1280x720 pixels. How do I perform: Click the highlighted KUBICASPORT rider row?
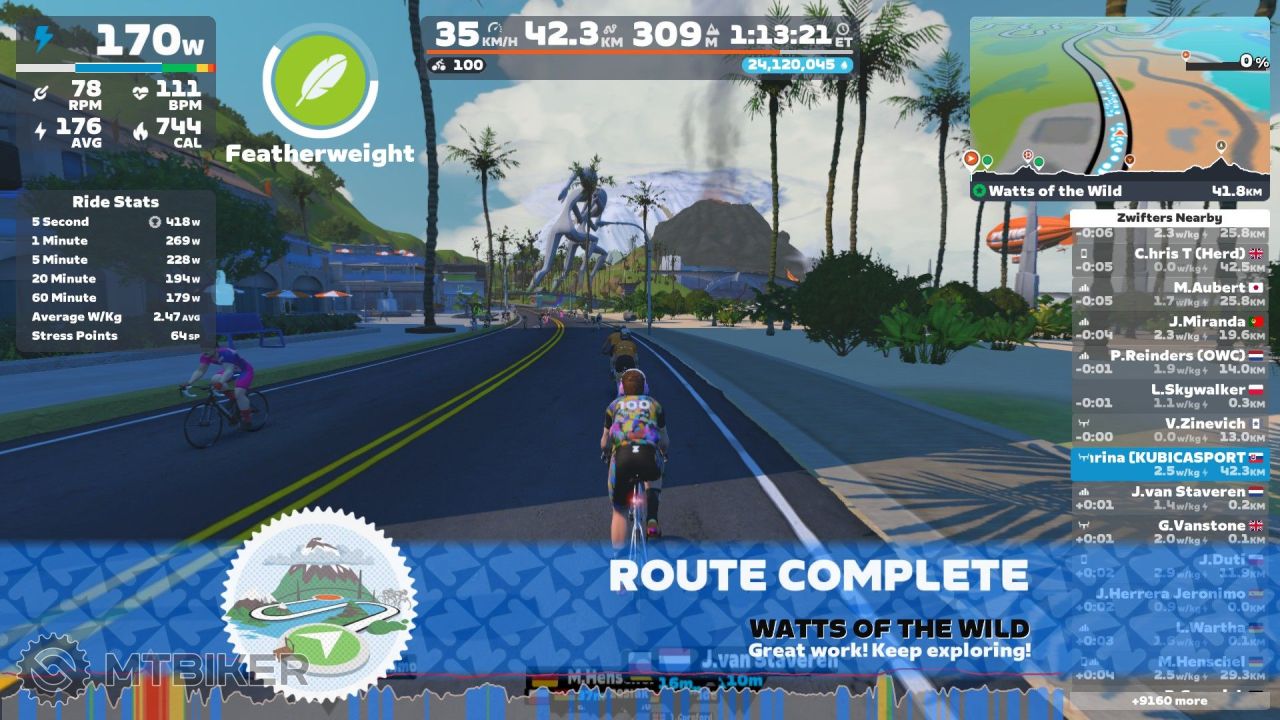[1169, 464]
